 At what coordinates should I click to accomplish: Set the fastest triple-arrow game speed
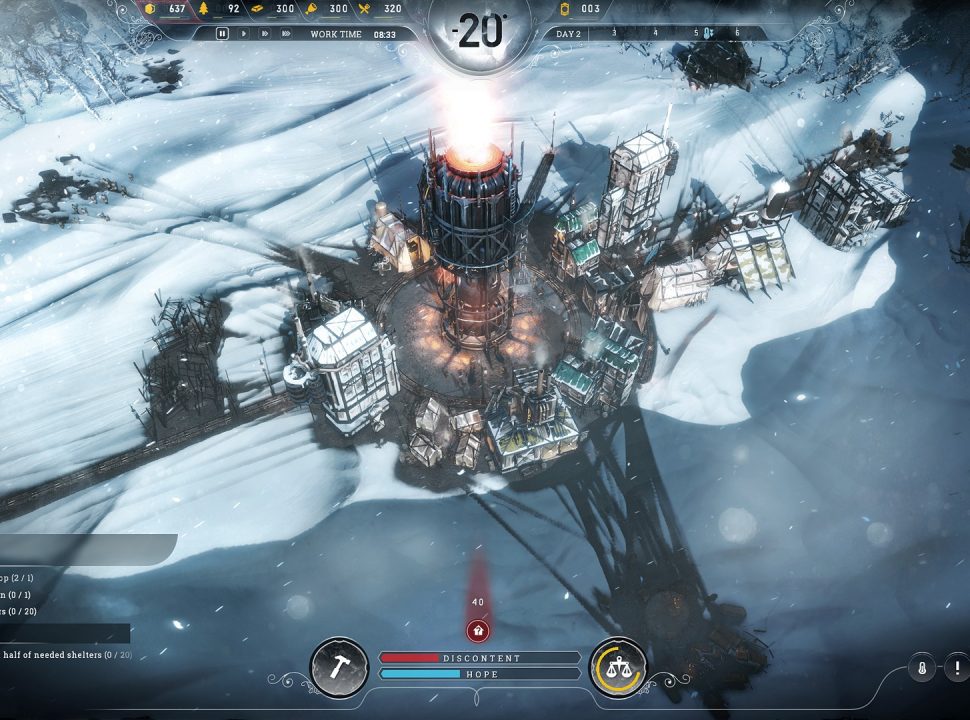tap(286, 33)
